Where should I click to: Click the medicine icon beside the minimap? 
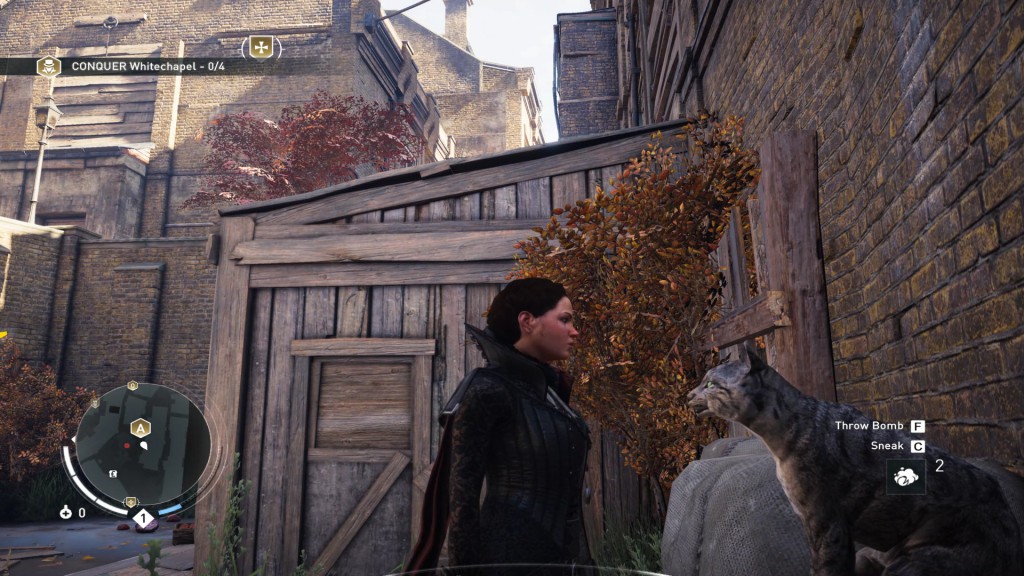66,512
